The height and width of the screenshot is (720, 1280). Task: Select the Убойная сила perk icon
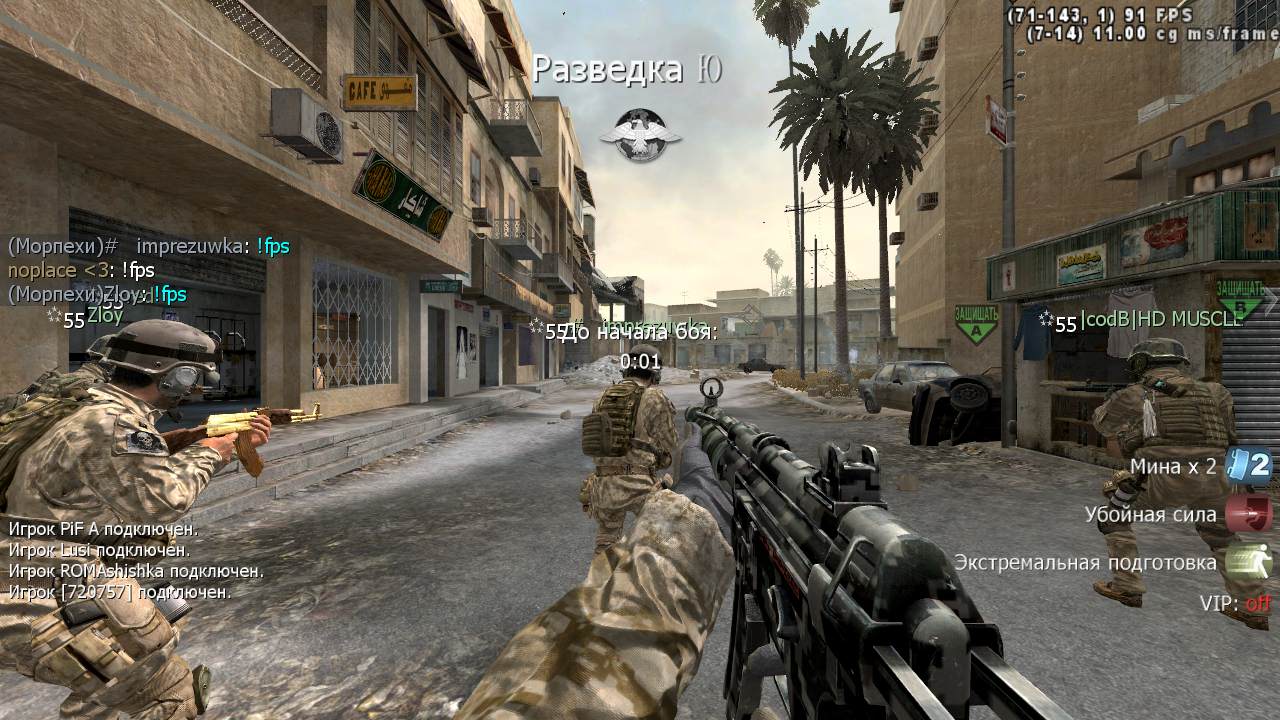1248,514
